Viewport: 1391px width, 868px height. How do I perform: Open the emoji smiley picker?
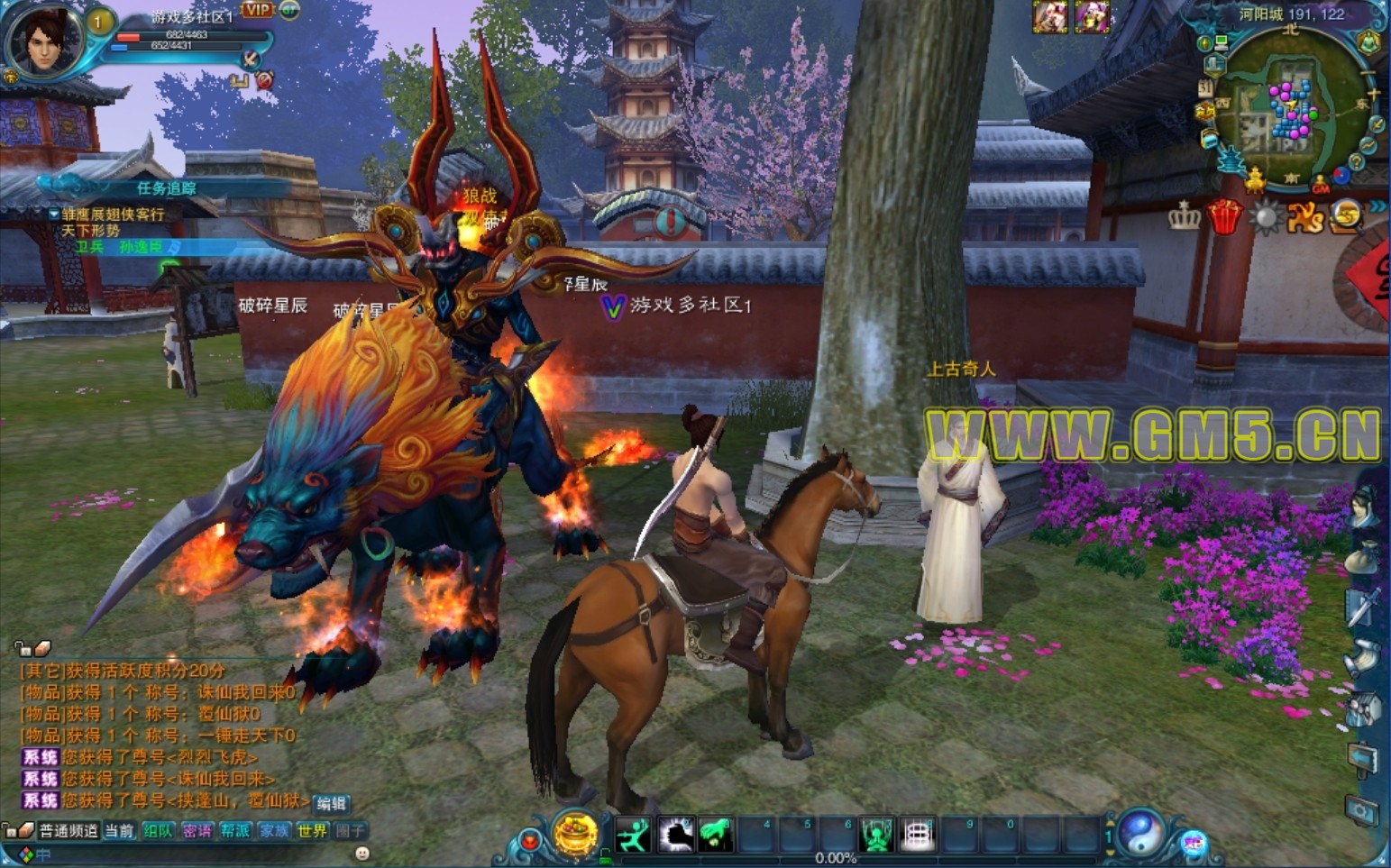pyautogui.click(x=362, y=853)
